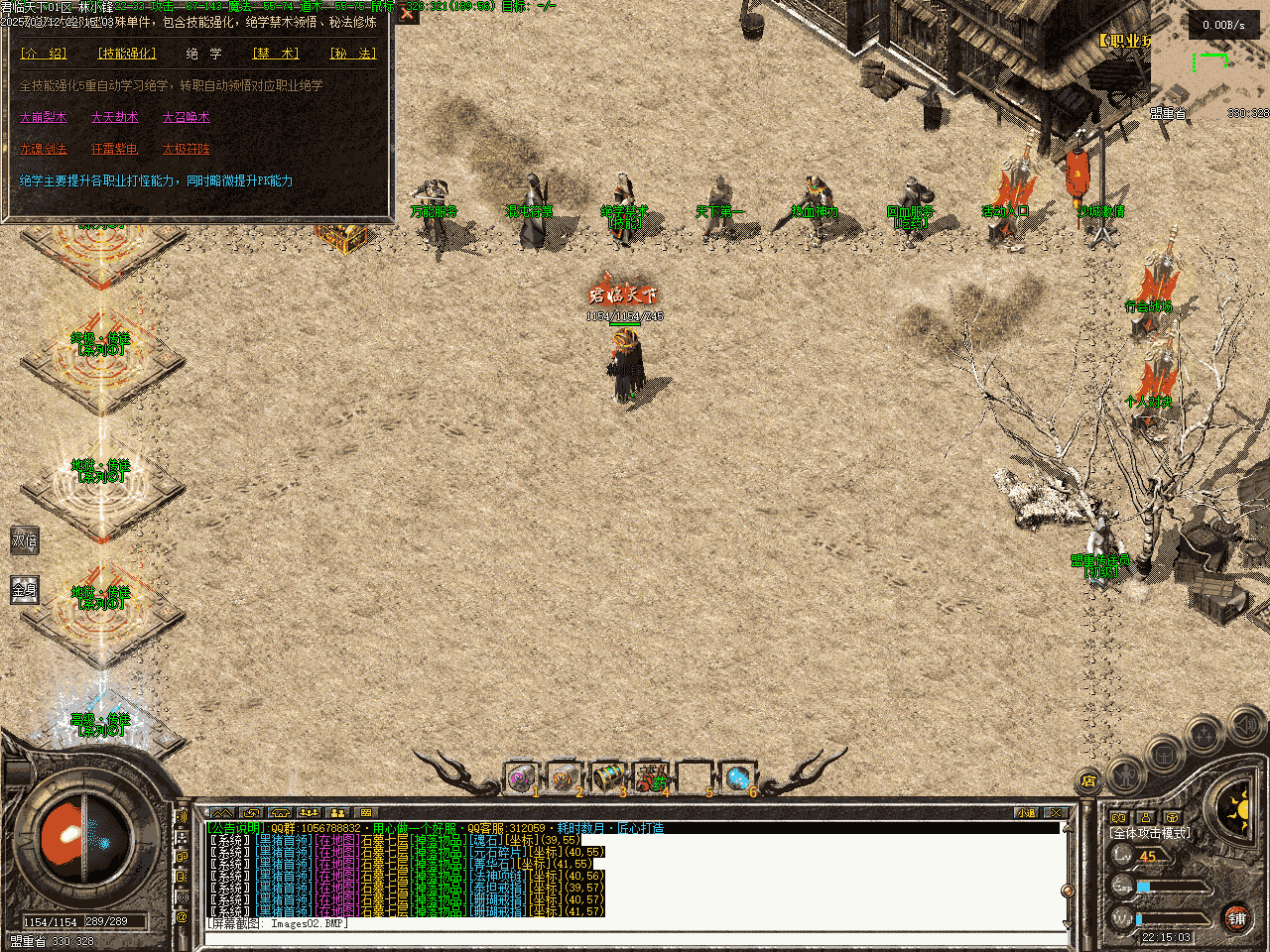Choose the 大天劫术 skill link
1270x952 pixels.
[115, 117]
